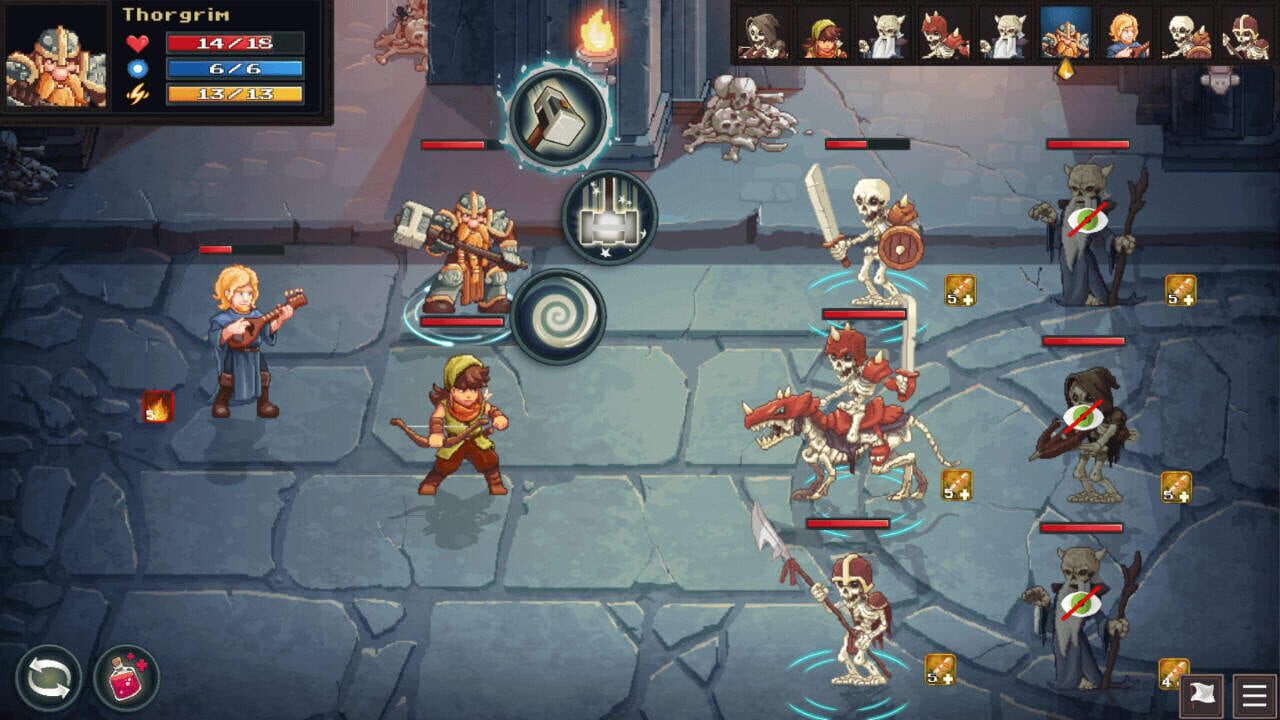Click Thorgrim's portrait in the top-left panel
1280x720 pixels.
(55, 55)
